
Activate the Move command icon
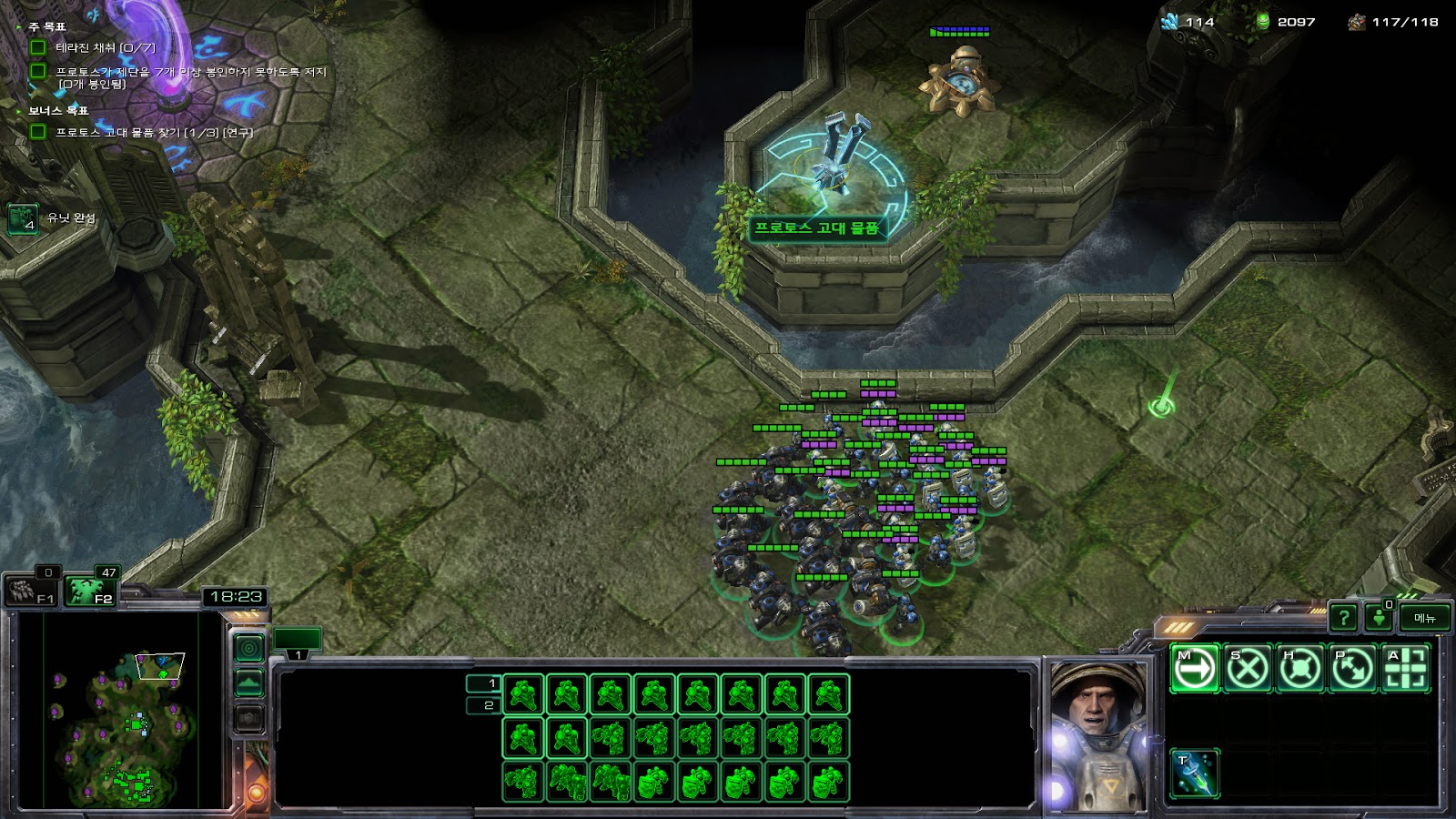click(x=1194, y=669)
